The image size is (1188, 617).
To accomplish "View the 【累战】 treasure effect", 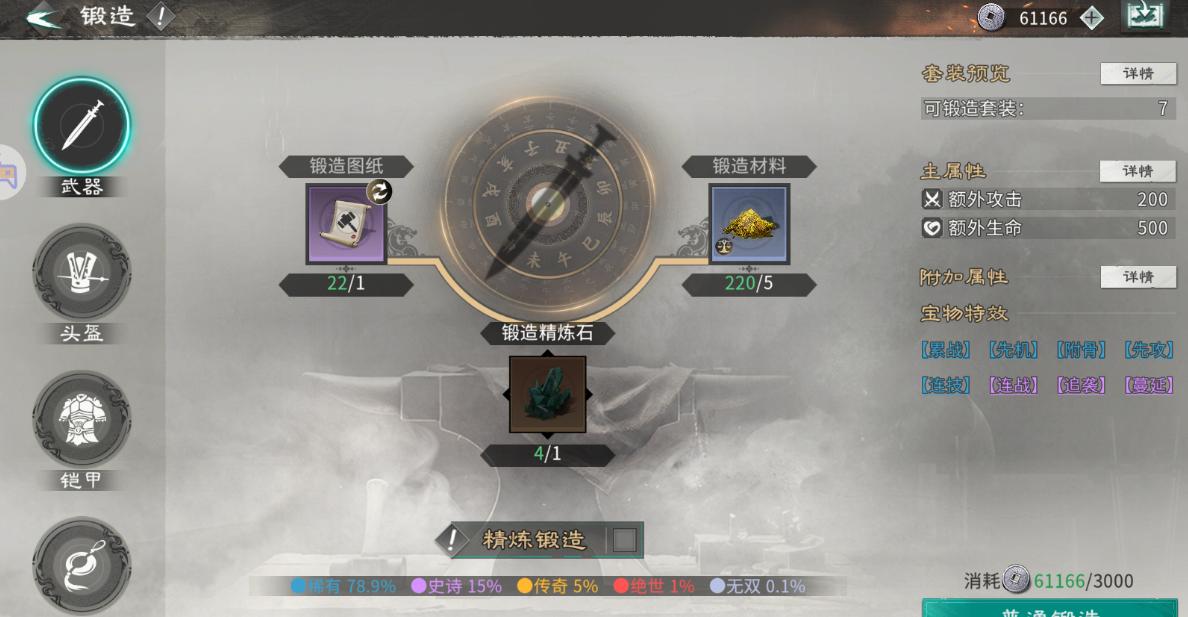I will click(x=945, y=350).
